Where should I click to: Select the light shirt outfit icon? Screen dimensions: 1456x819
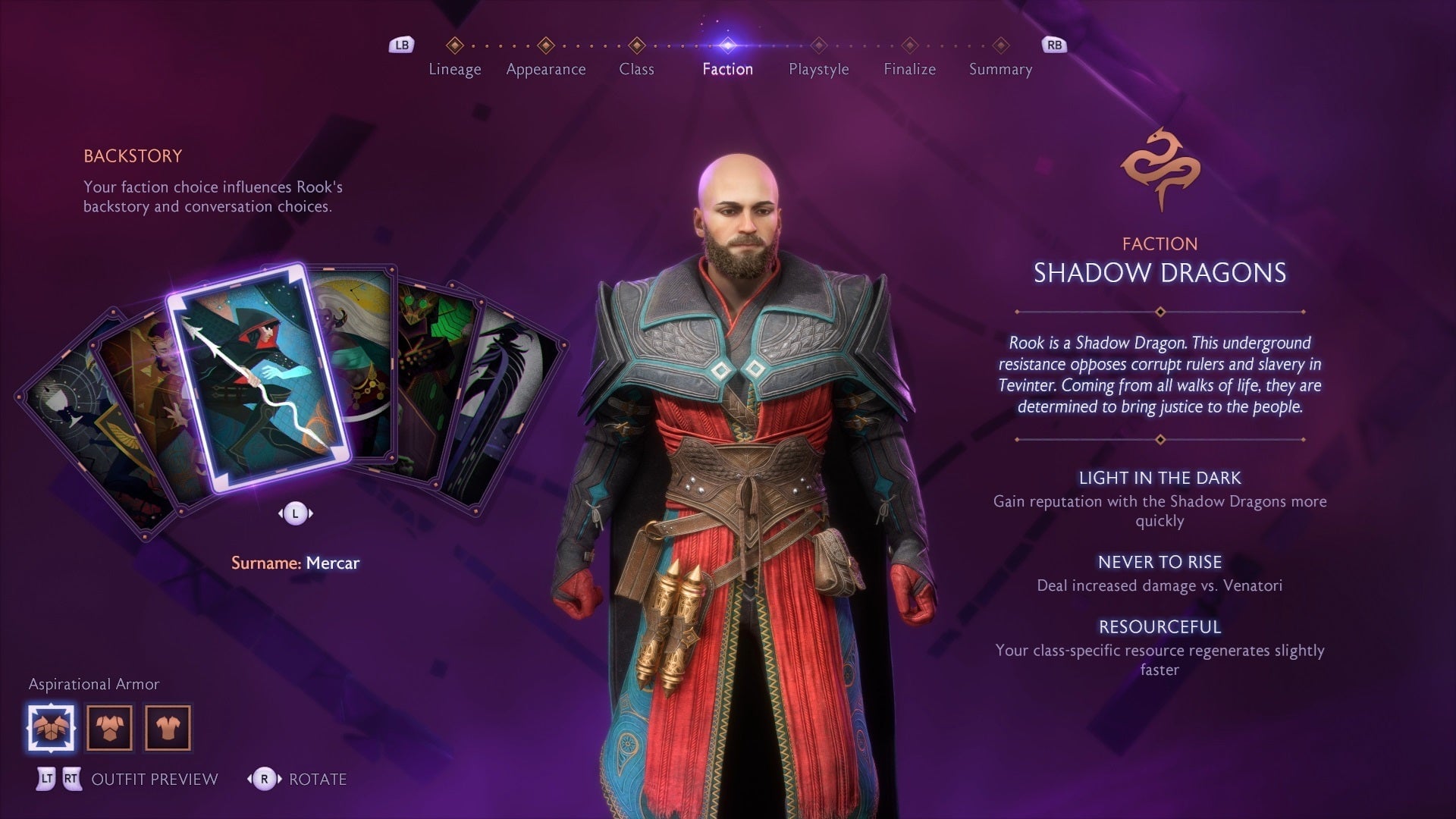168,726
